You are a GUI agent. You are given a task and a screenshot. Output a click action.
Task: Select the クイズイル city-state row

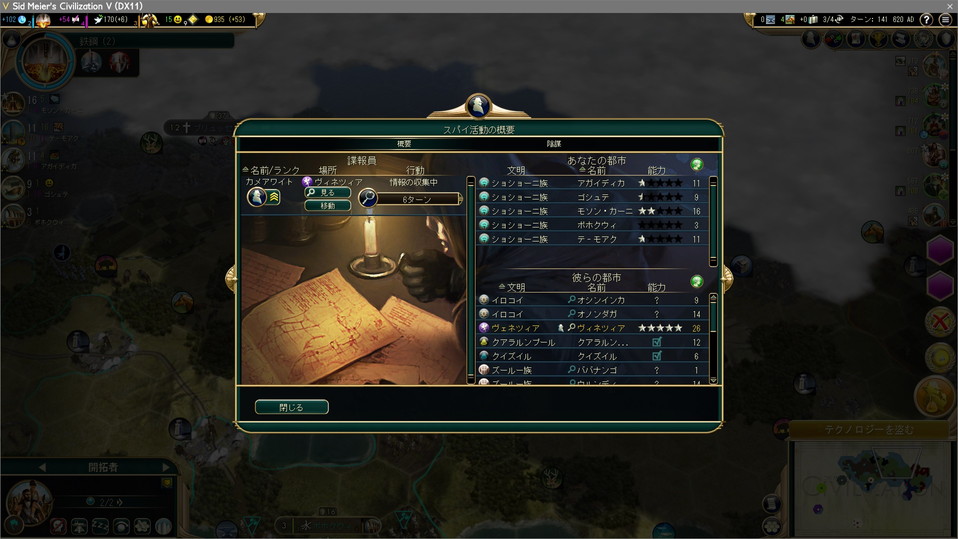(x=592, y=356)
